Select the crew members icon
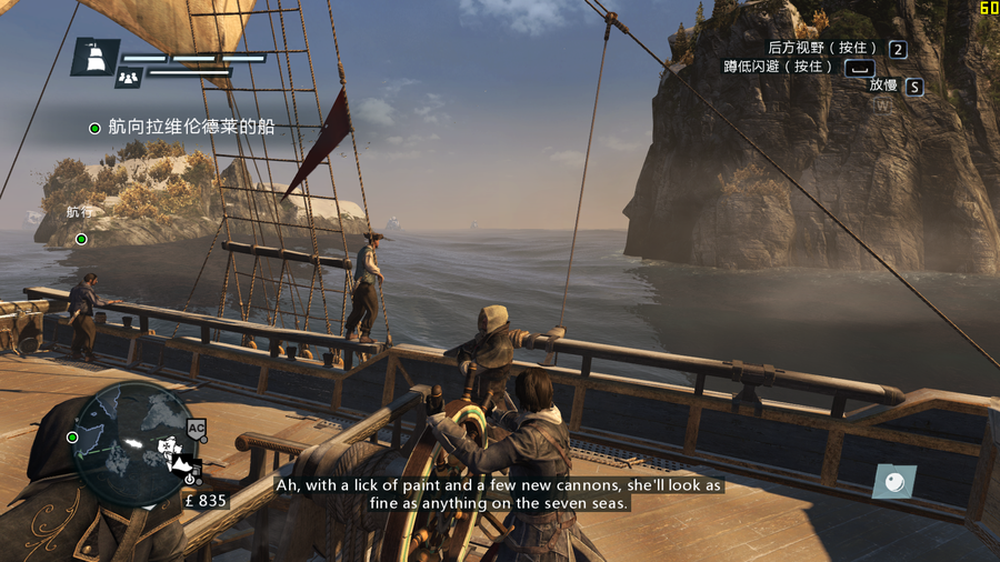Image resolution: width=1000 pixels, height=562 pixels. click(x=127, y=76)
